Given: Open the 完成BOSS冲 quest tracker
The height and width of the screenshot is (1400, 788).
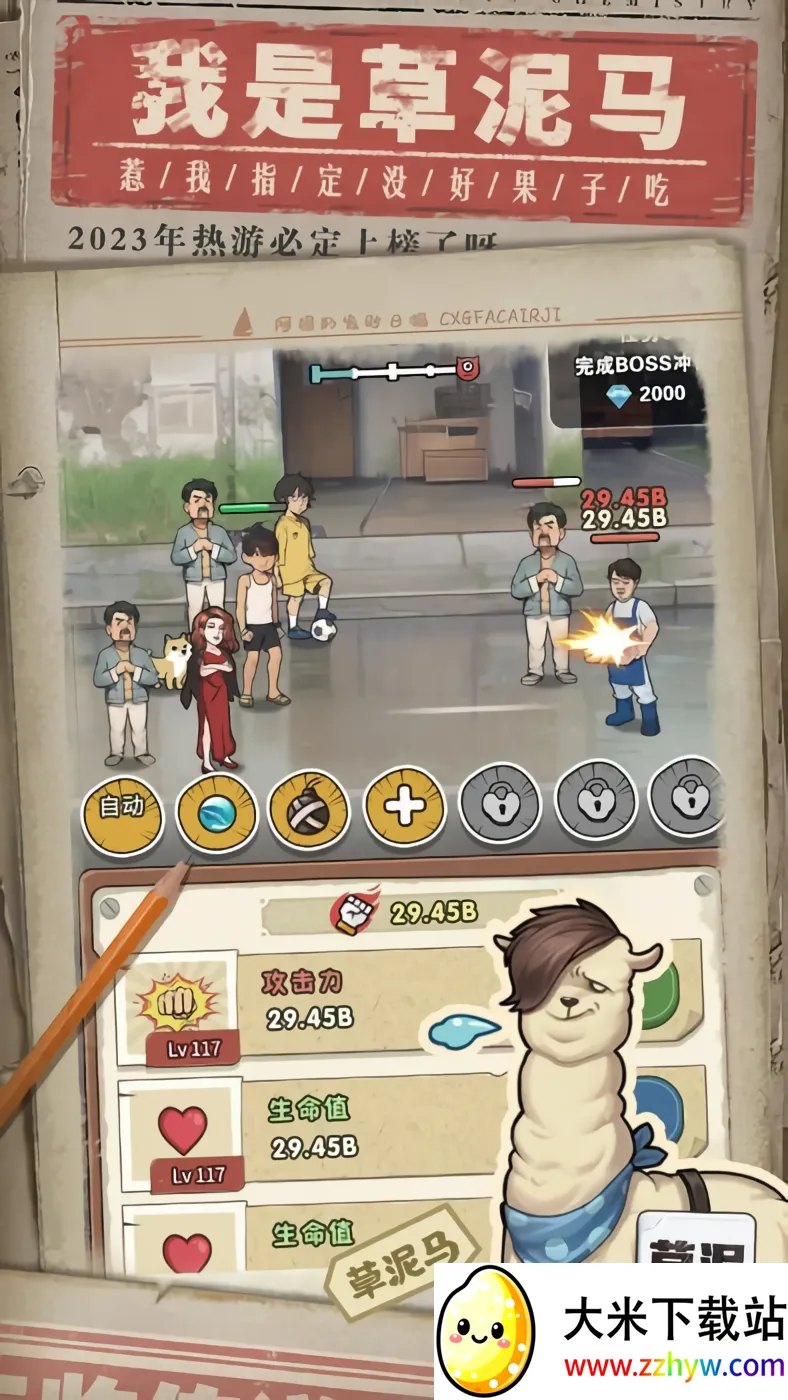Looking at the screenshot, I should pos(632,380).
